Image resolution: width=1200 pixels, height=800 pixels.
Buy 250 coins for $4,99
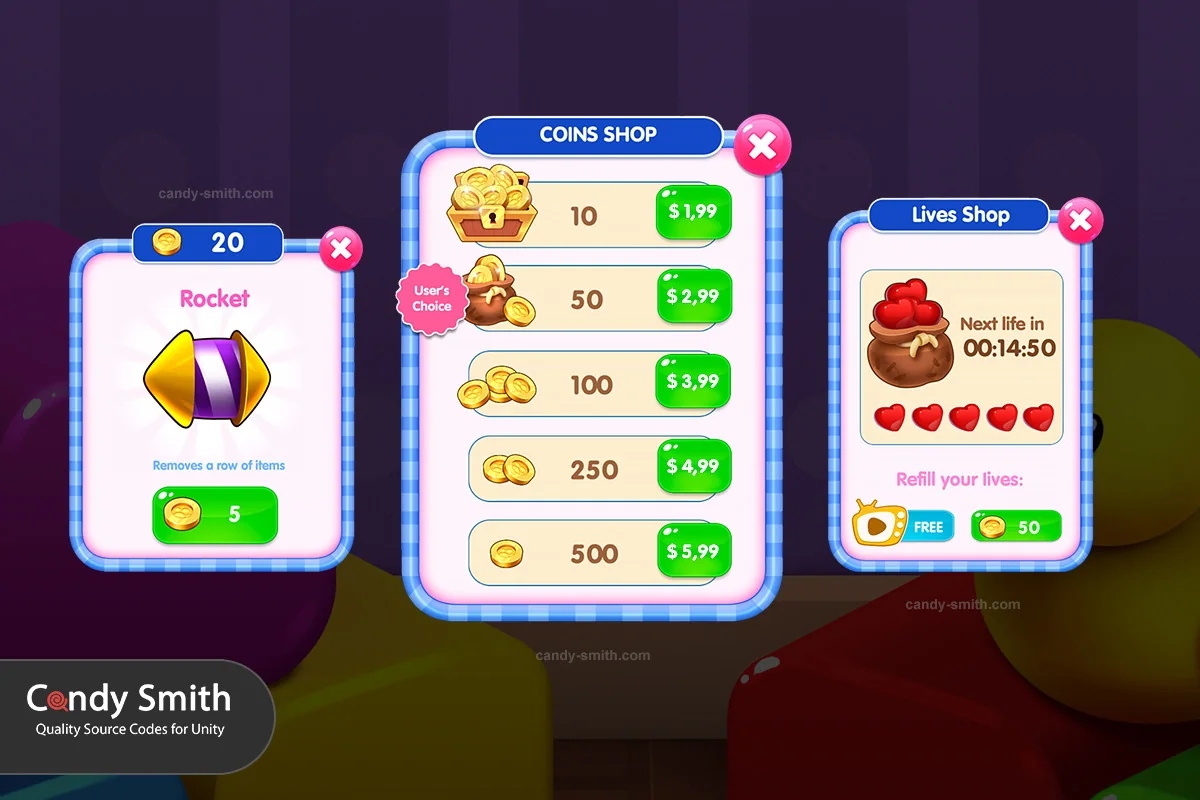(x=693, y=467)
